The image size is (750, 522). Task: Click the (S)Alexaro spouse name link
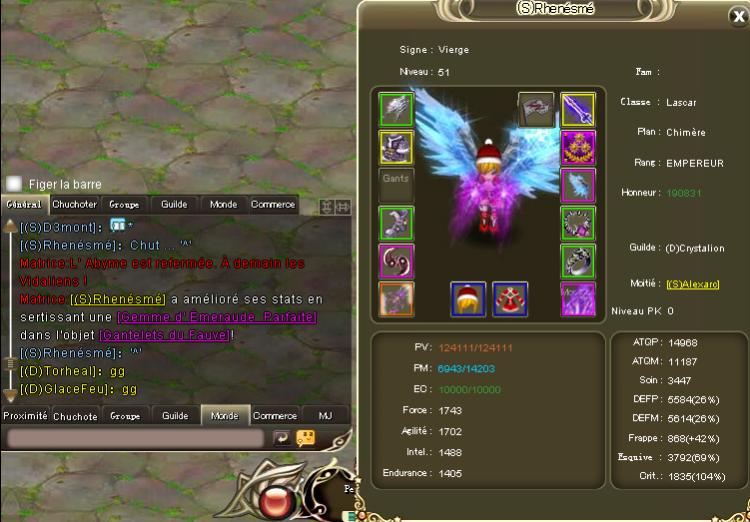(x=693, y=284)
